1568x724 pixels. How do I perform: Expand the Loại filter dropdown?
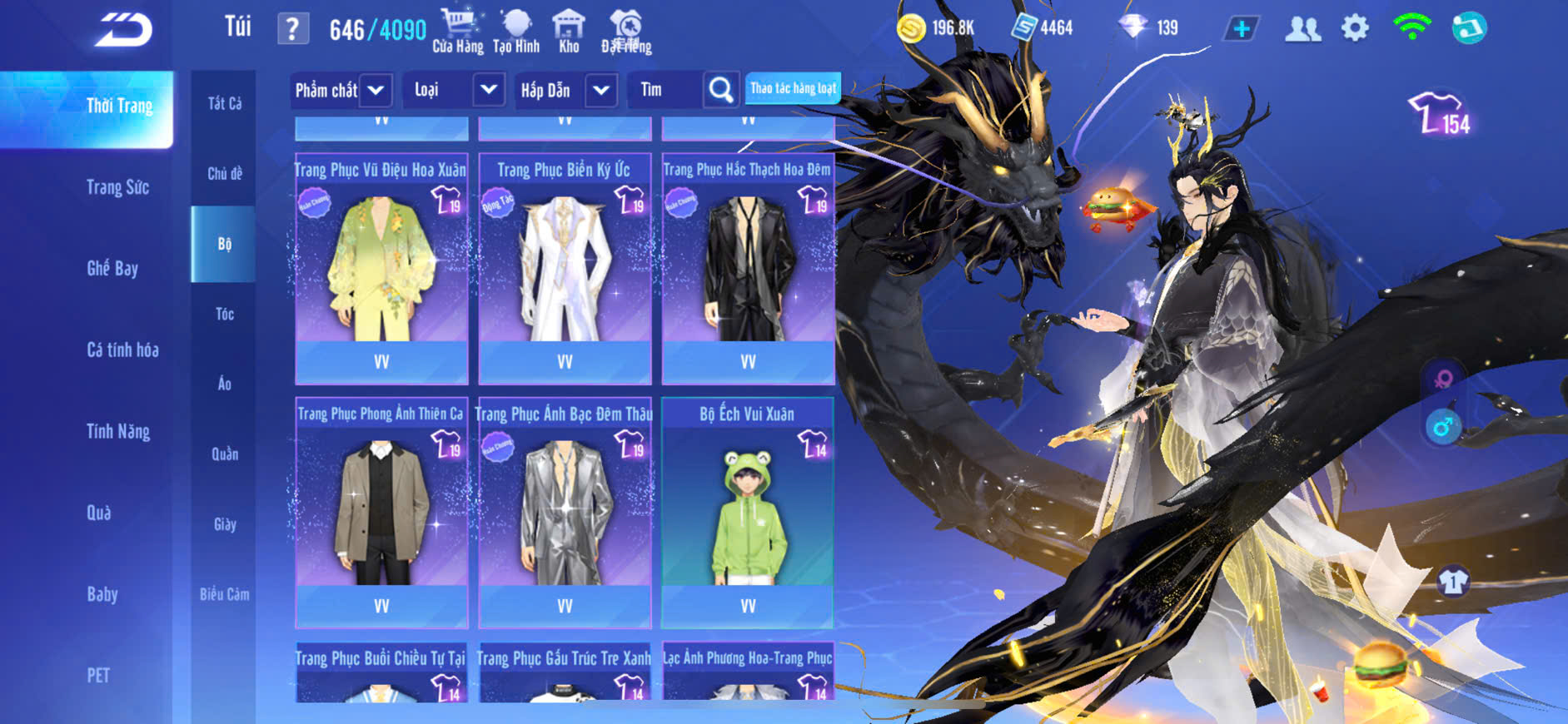pos(488,90)
